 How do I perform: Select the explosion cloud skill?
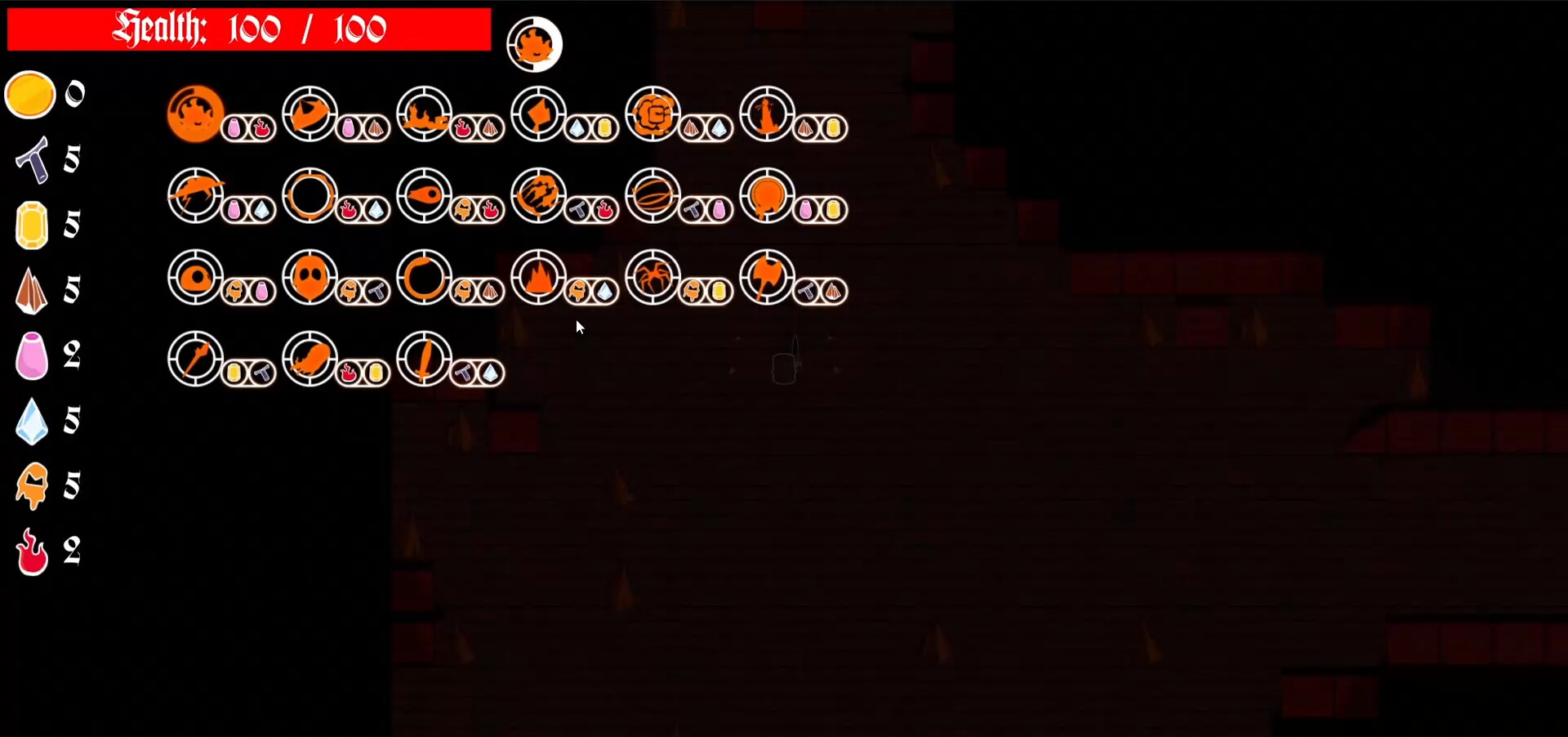tap(652, 114)
